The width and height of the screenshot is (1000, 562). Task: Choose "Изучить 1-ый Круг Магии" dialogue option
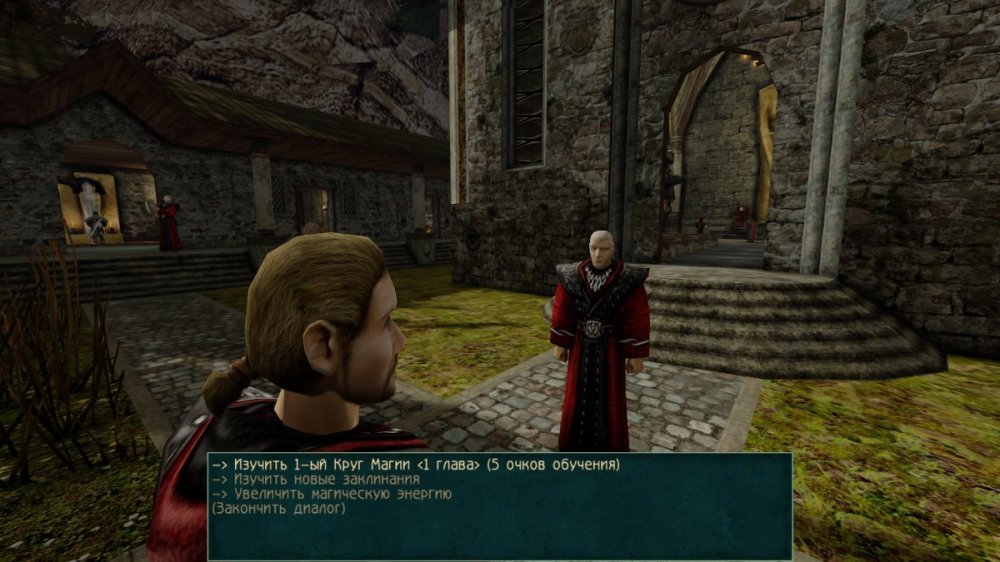point(415,465)
